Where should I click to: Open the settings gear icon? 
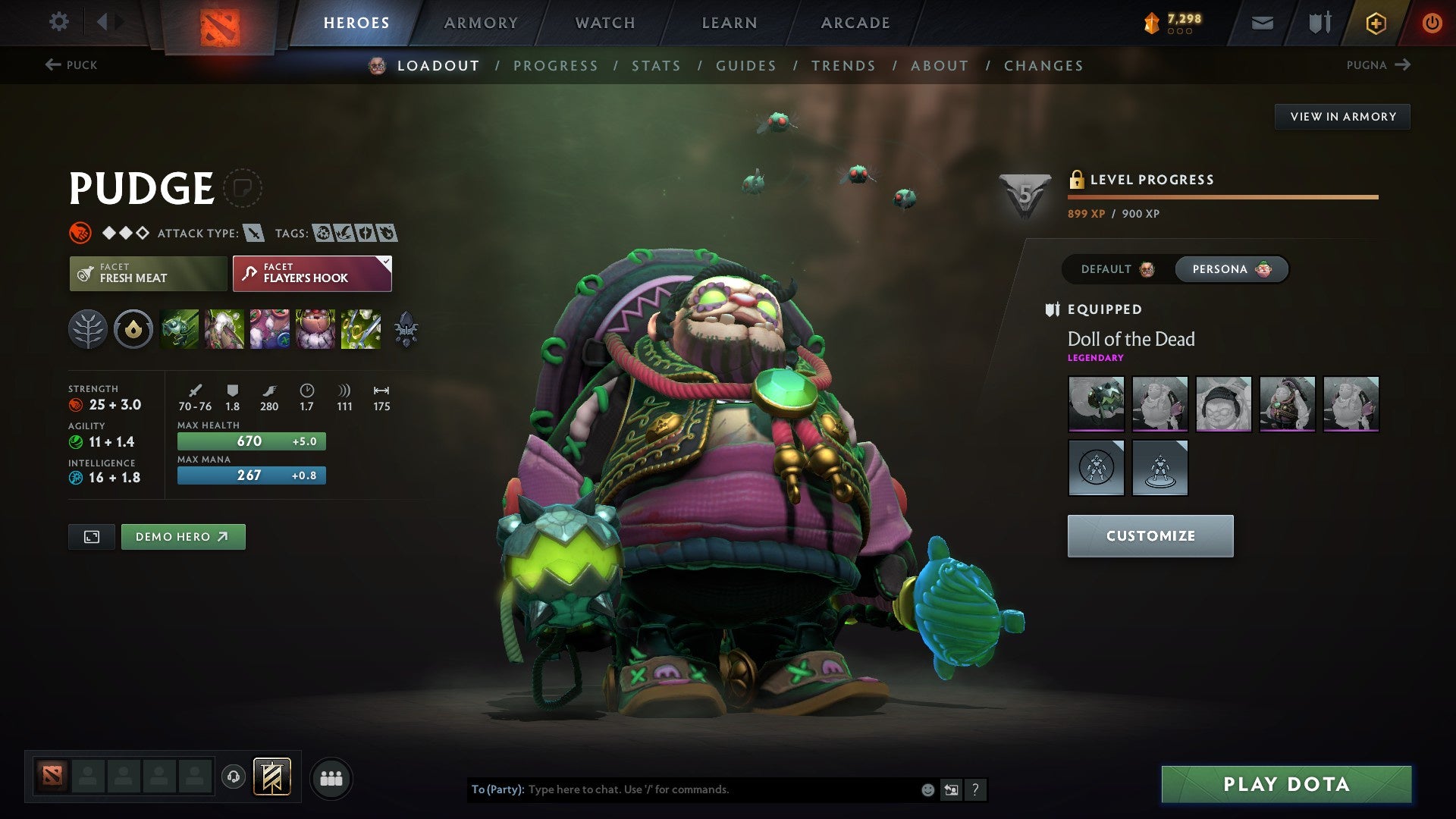[x=59, y=22]
